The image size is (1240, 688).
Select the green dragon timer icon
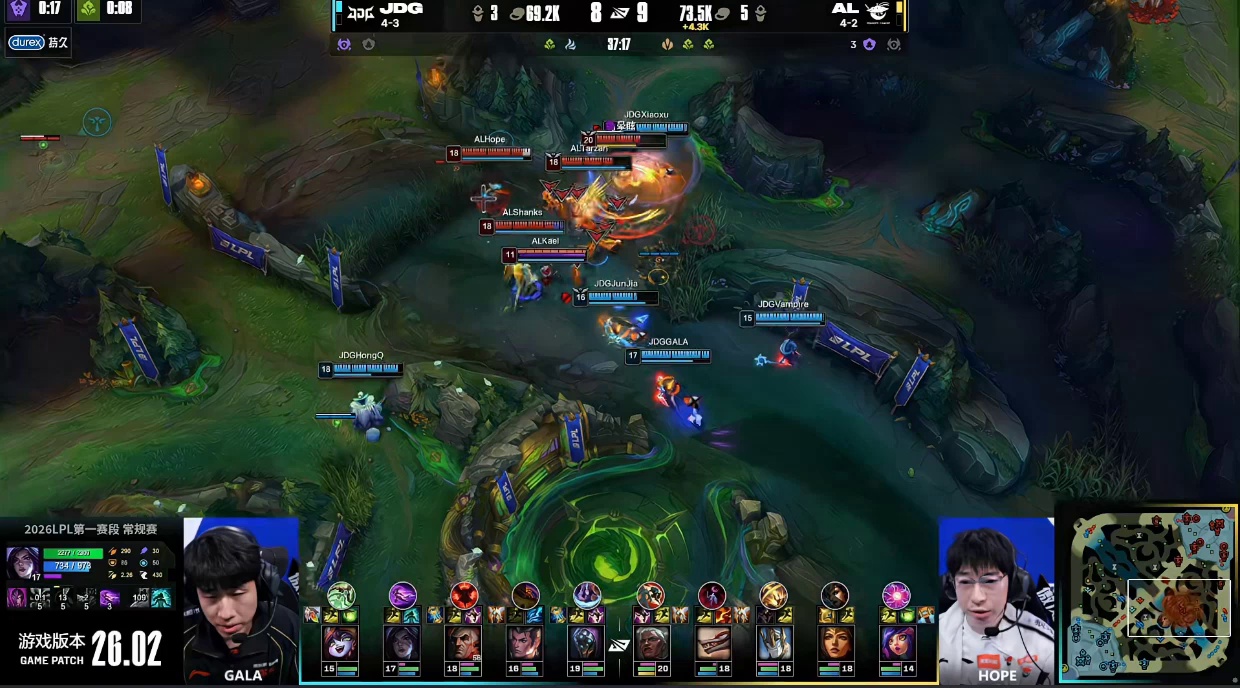(88, 10)
